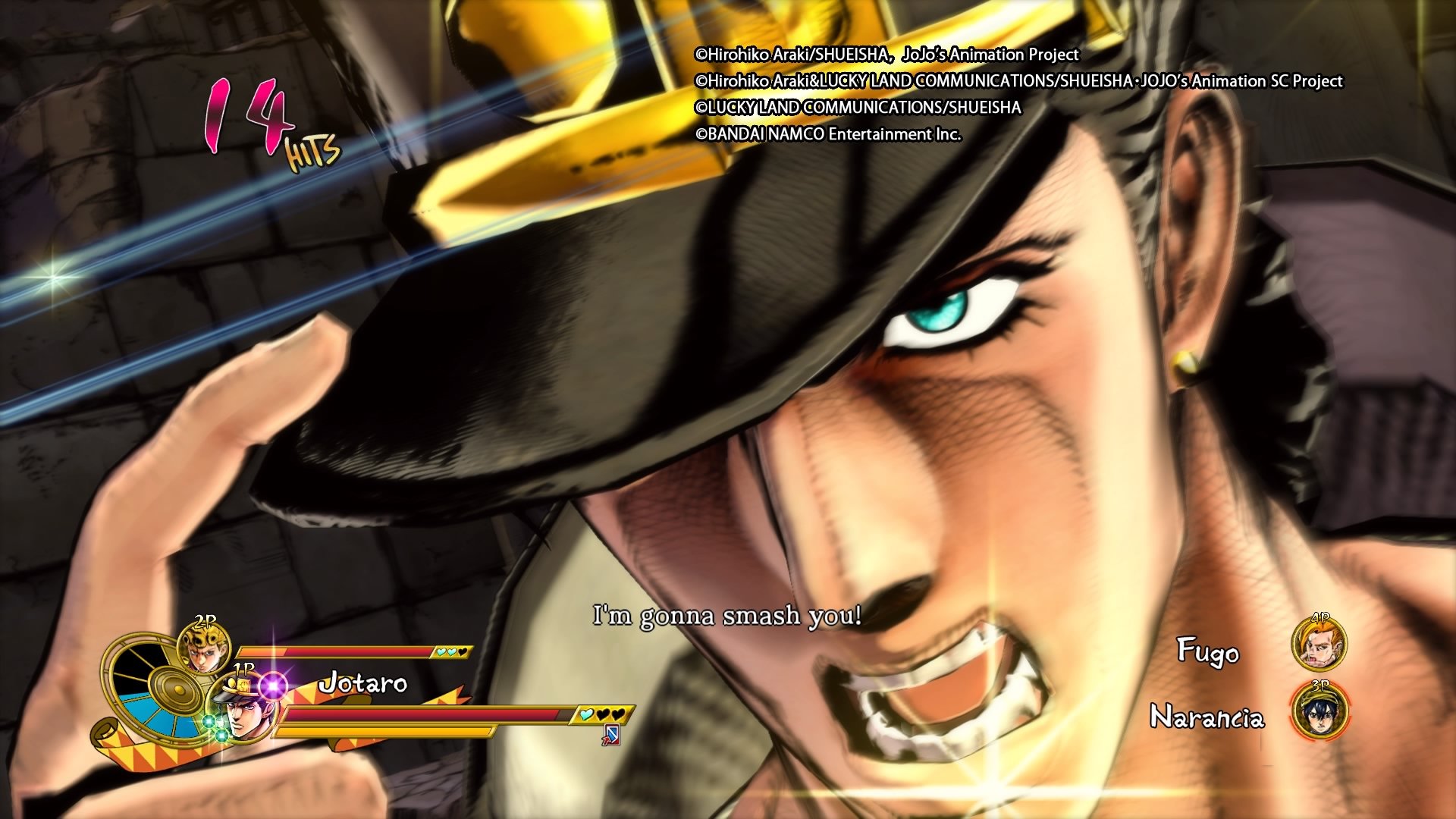The image size is (1456, 819).
Task: Toggle the first teal heart on Jotaro's bar
Action: tap(588, 714)
